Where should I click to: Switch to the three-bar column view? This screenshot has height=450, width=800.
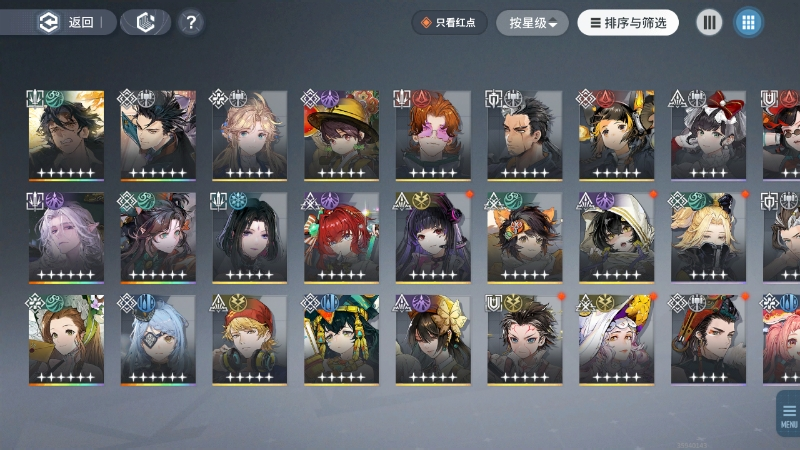pyautogui.click(x=709, y=23)
